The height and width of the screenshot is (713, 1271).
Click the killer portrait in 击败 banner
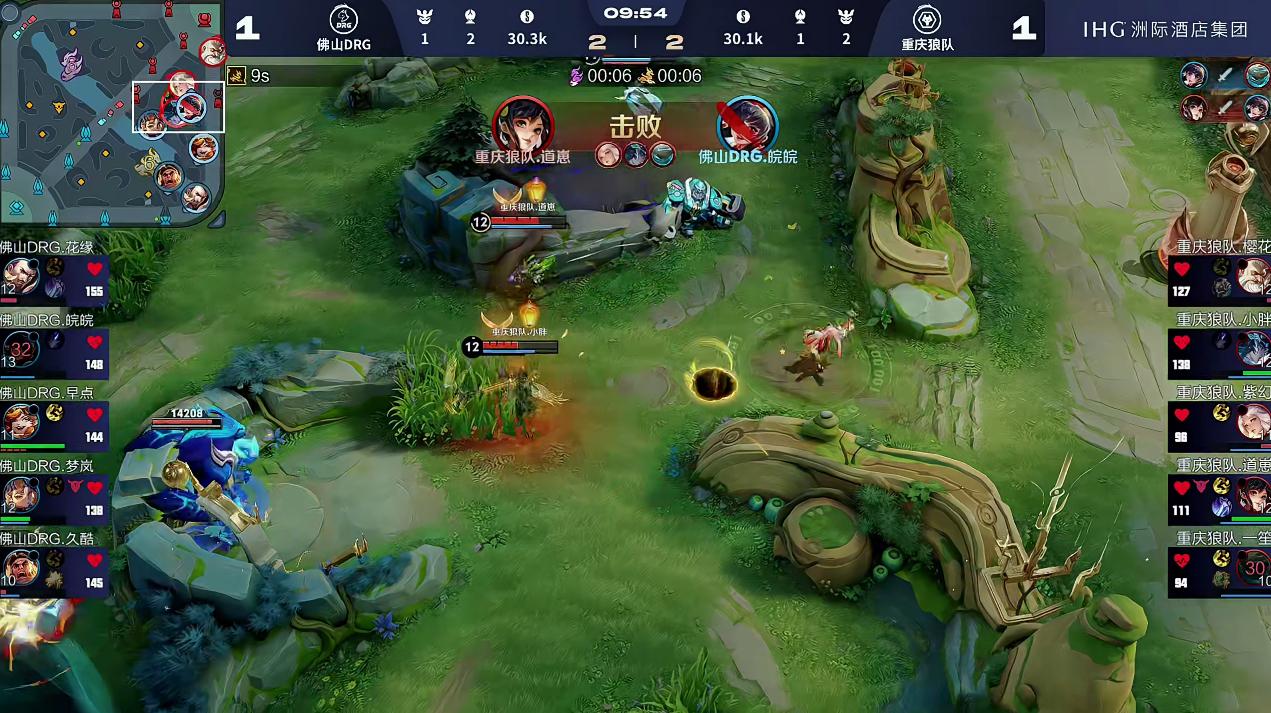point(523,124)
